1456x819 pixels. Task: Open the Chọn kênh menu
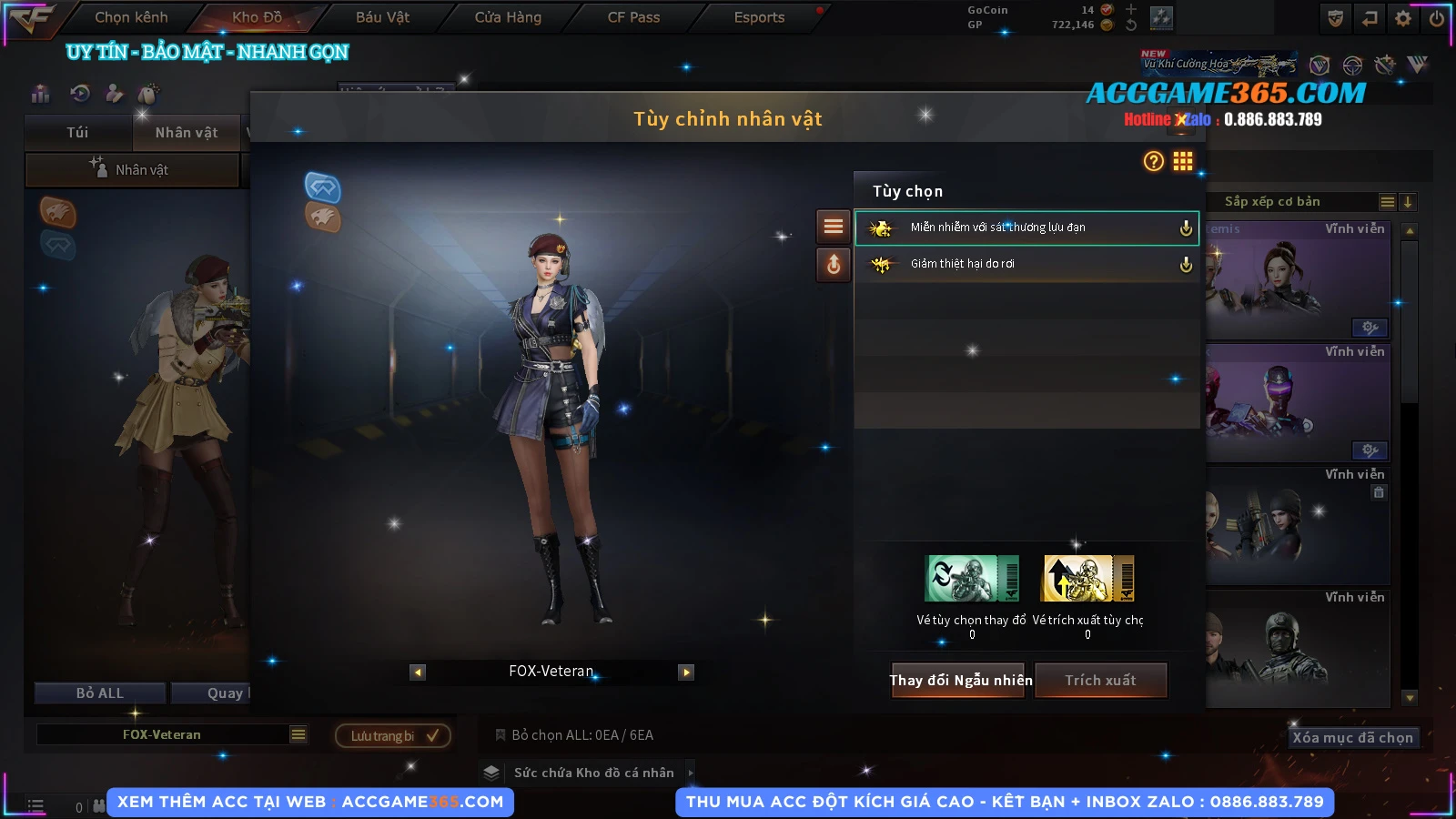tap(131, 17)
